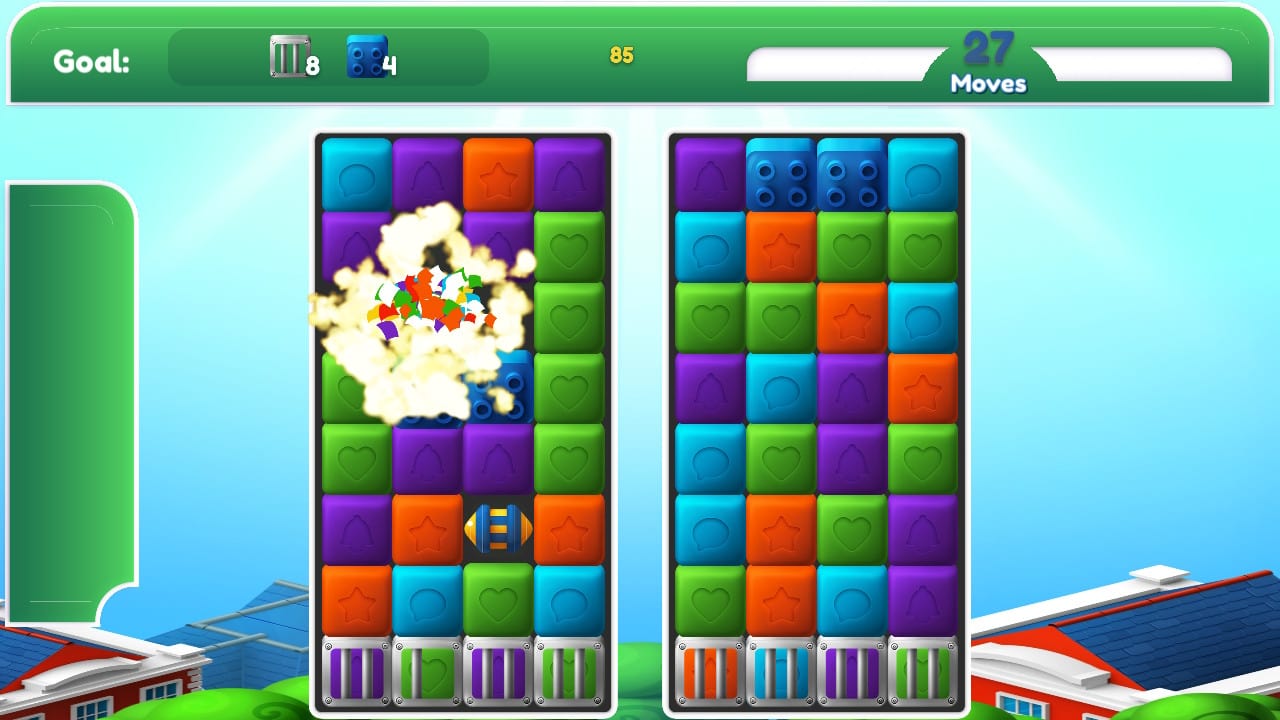The width and height of the screenshot is (1280, 720).
Task: Tap the purple bell cube above the rocket
Action: (499, 457)
